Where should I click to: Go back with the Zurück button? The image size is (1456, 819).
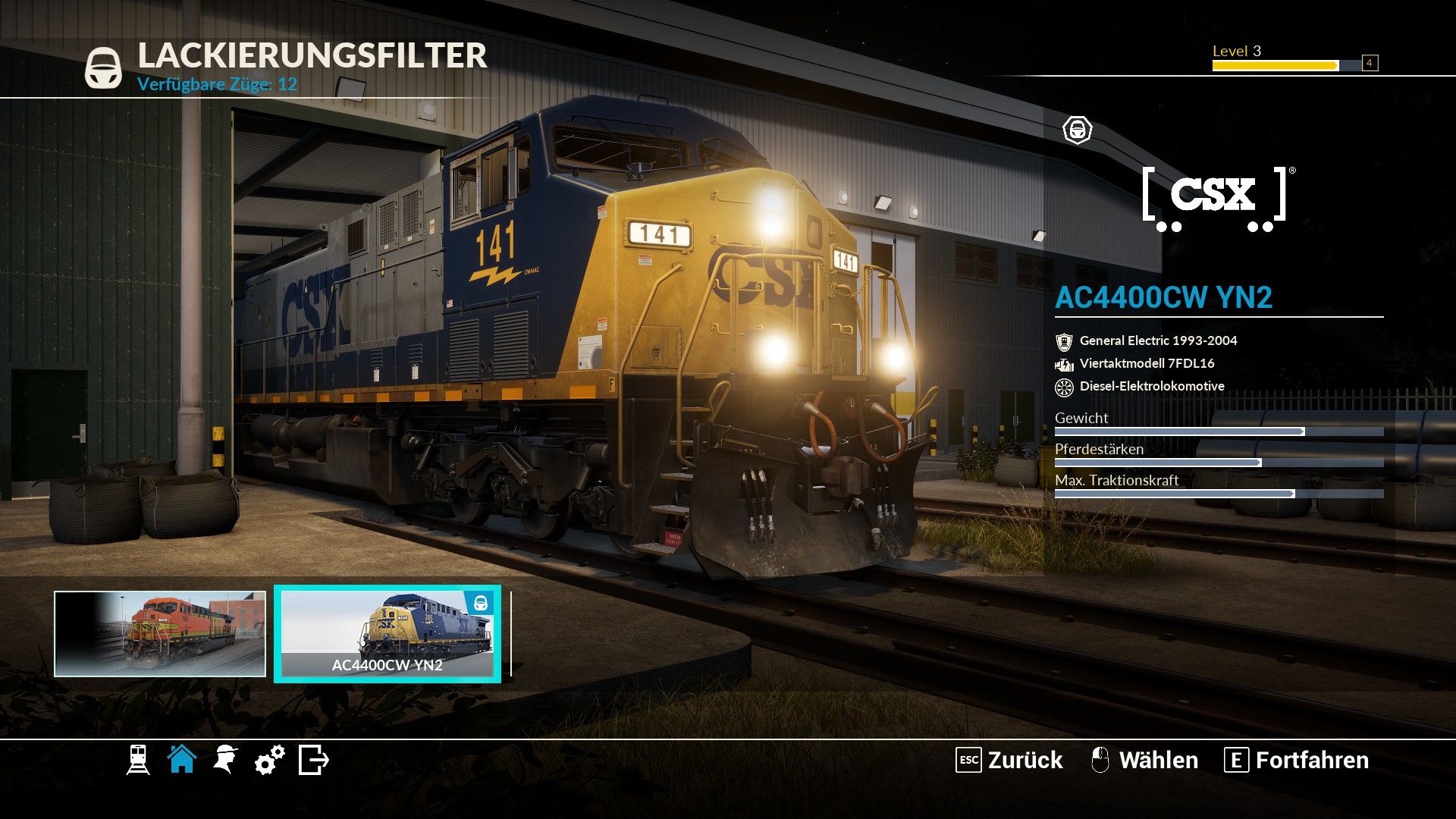click(x=1009, y=760)
